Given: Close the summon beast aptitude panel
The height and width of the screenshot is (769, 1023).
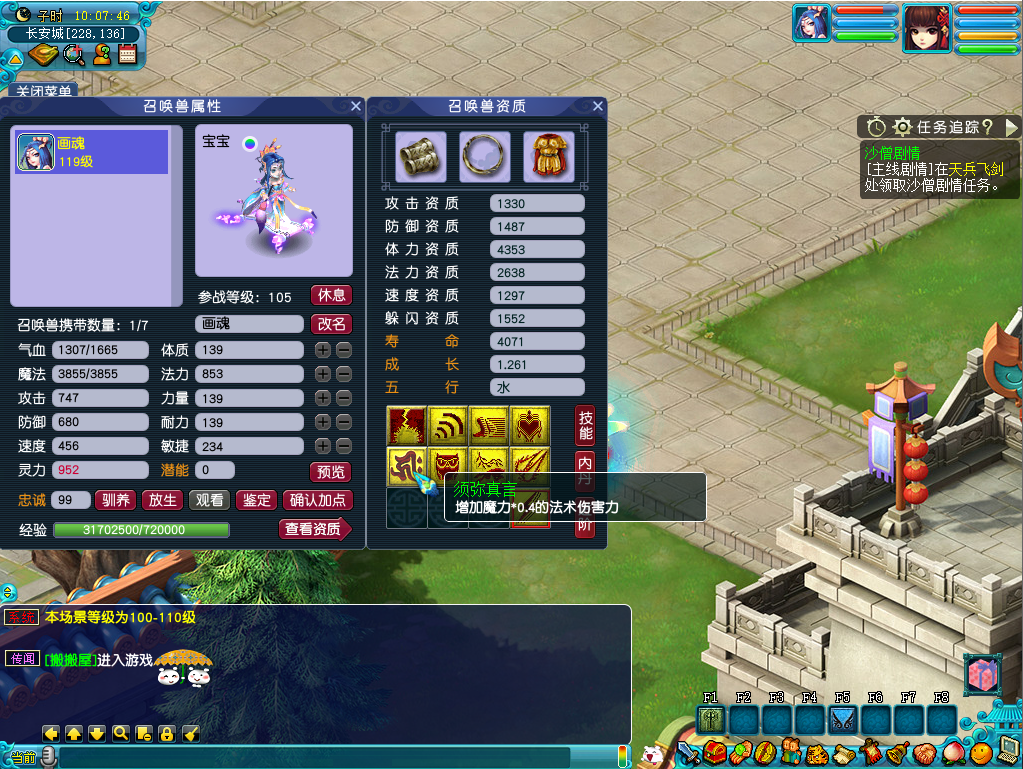Looking at the screenshot, I should (598, 106).
